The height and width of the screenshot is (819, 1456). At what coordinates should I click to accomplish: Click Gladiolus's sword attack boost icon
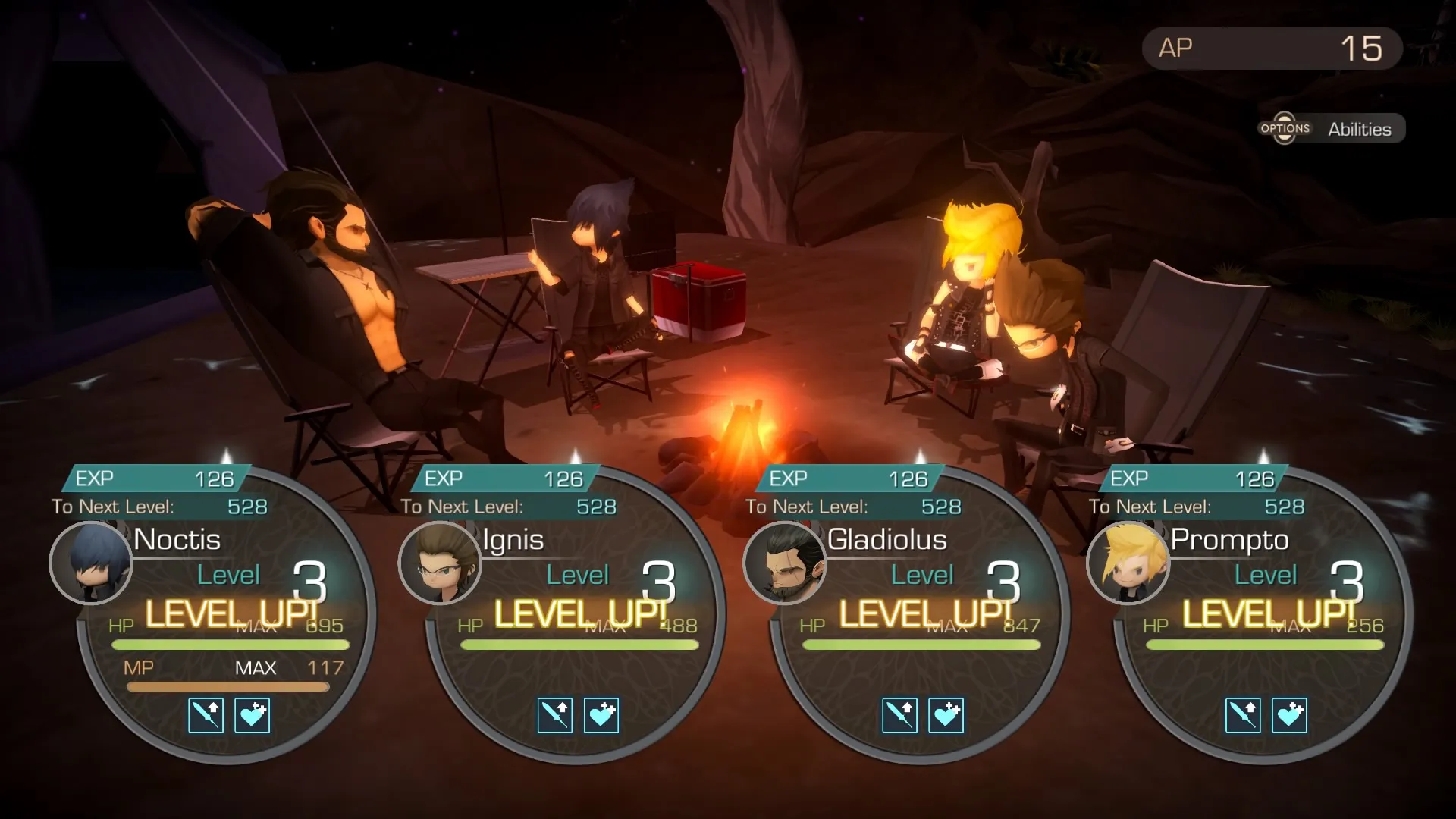[900, 715]
